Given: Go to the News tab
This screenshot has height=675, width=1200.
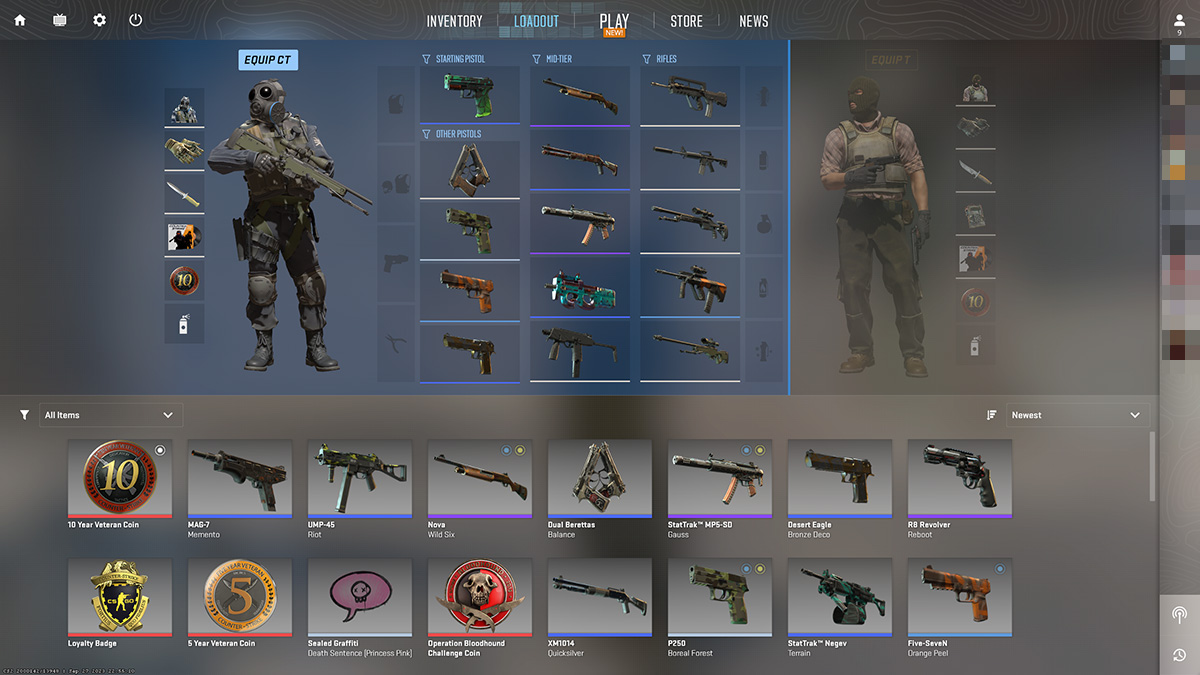Looking at the screenshot, I should (754, 21).
